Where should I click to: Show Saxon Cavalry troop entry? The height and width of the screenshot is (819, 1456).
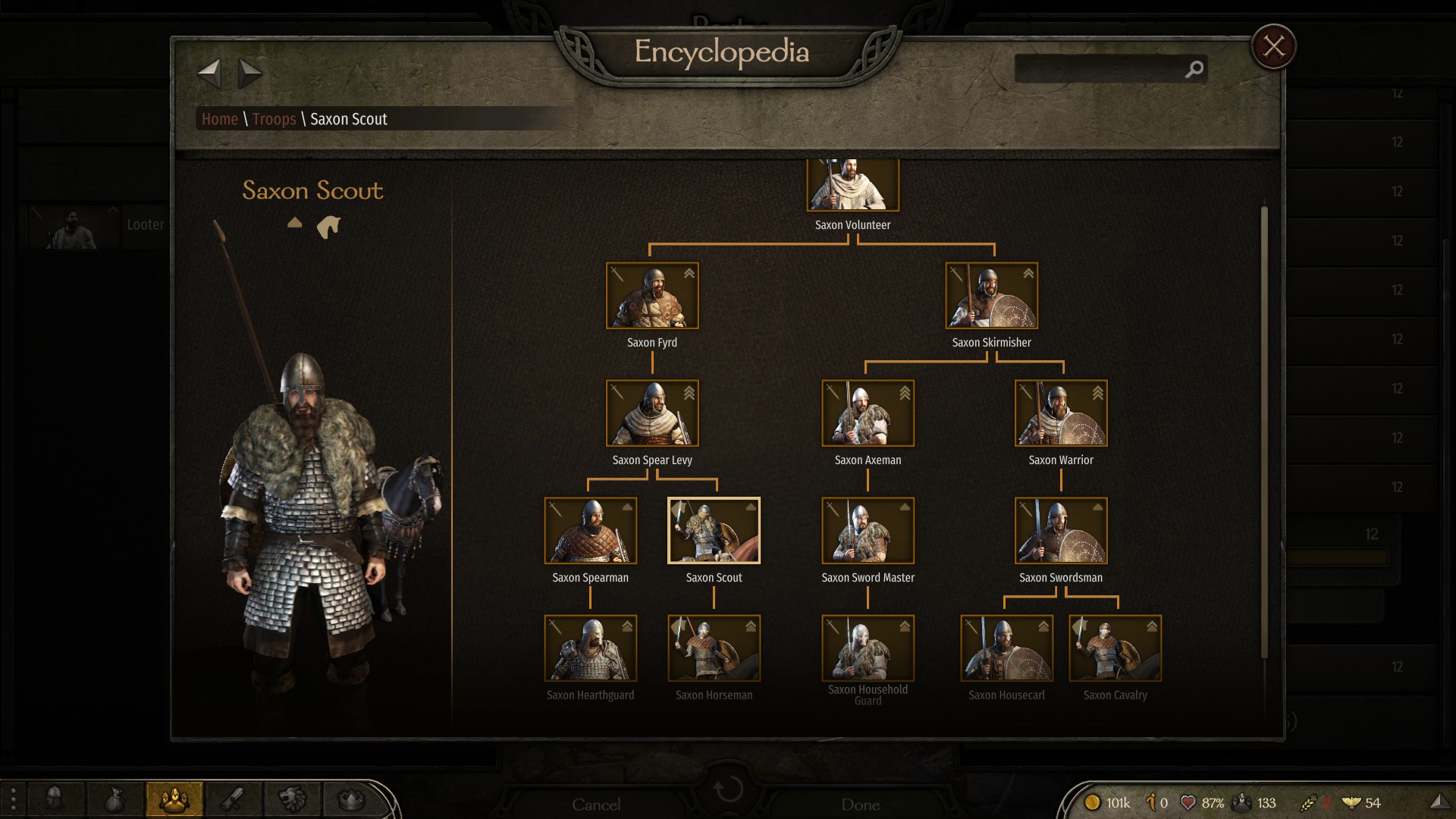[1115, 648]
